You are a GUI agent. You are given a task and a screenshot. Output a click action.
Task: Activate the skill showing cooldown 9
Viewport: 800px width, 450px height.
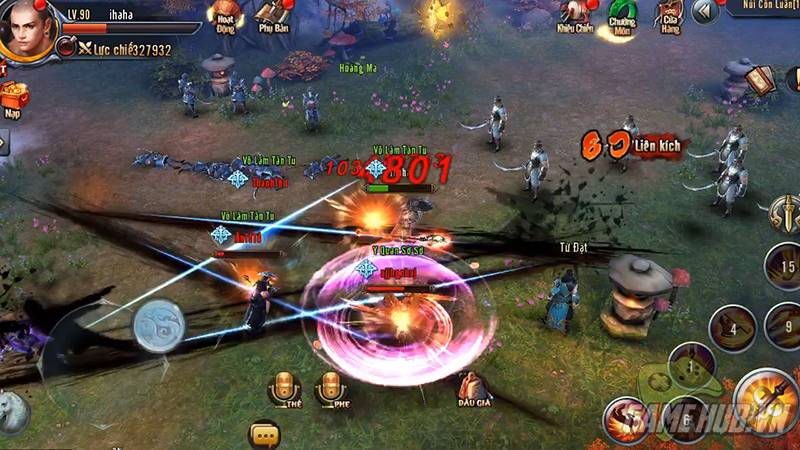click(x=781, y=325)
